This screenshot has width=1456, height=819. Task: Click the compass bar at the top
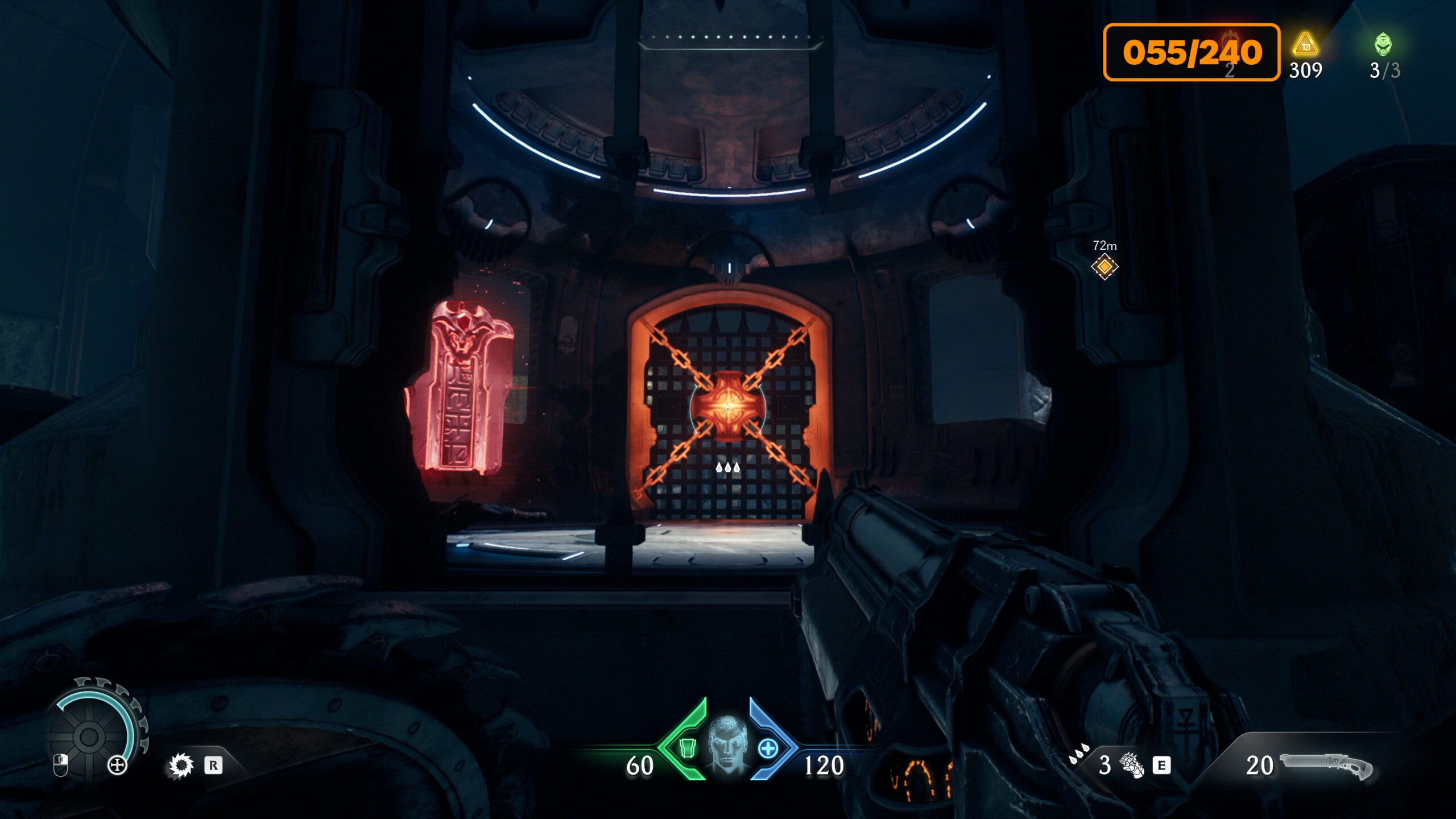click(x=730, y=40)
